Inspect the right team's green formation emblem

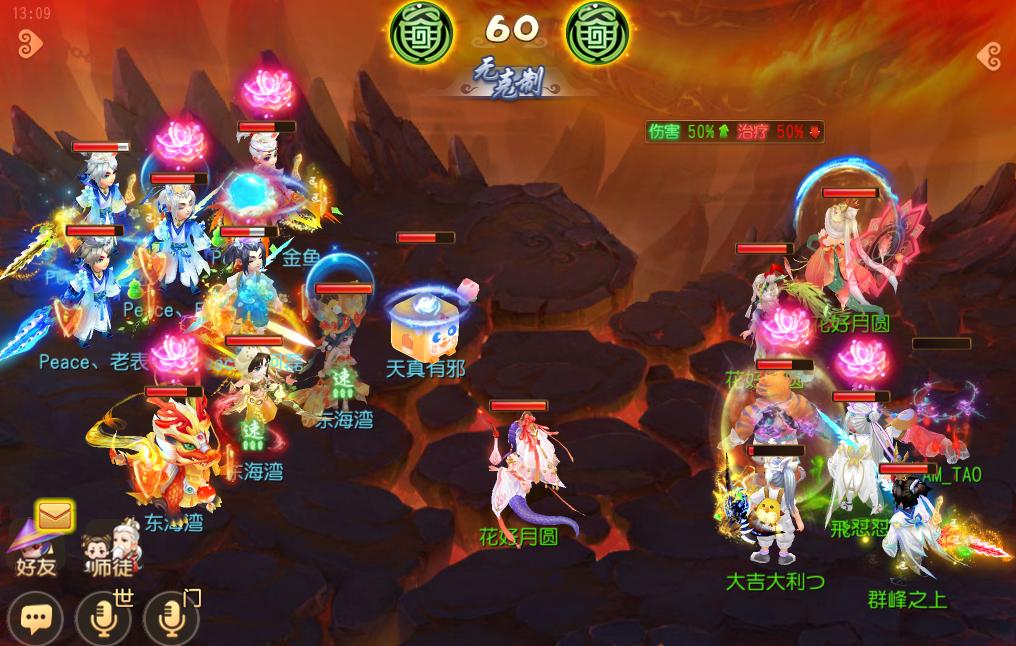coord(598,32)
